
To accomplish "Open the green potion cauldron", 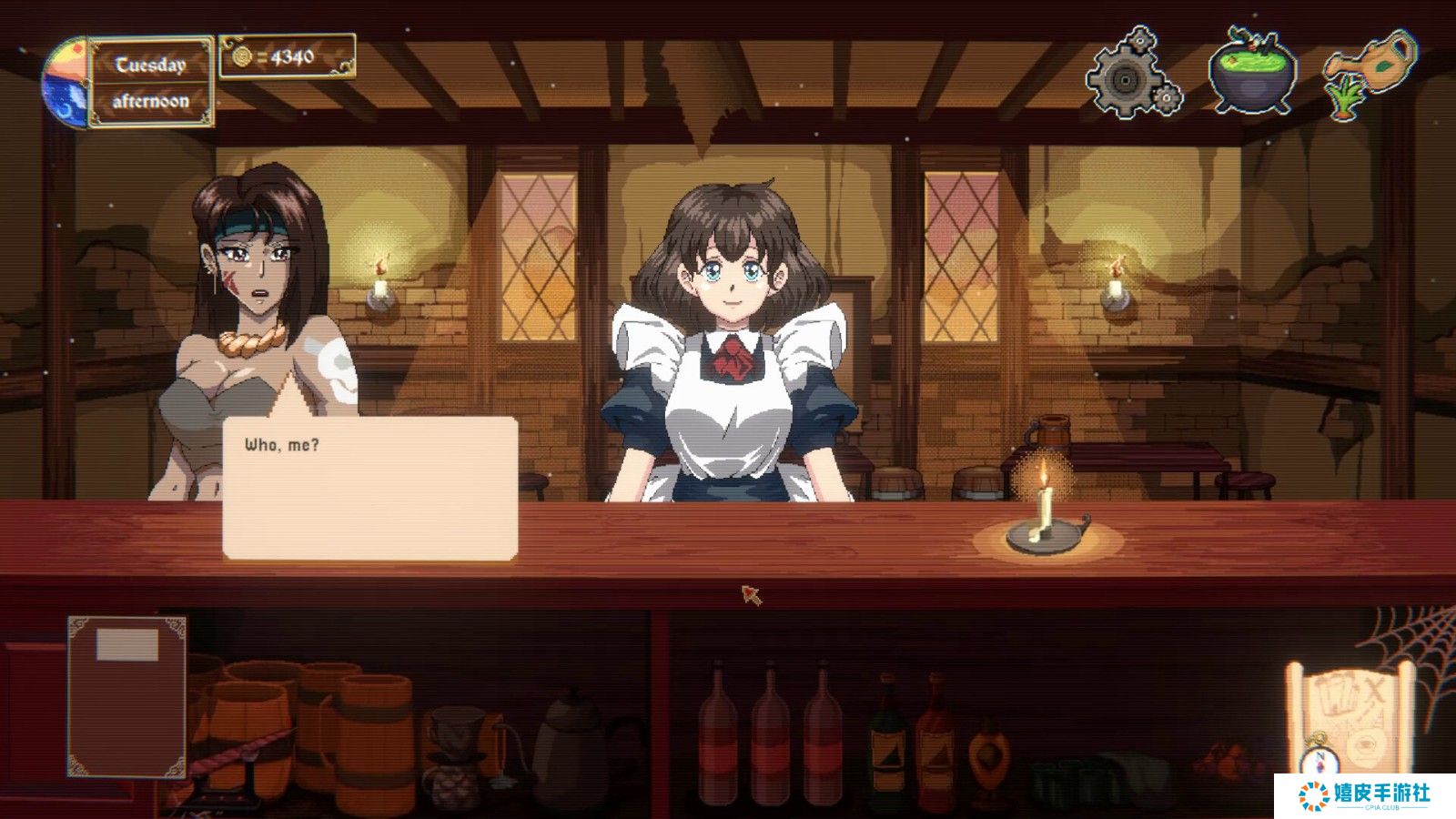I will [1255, 73].
